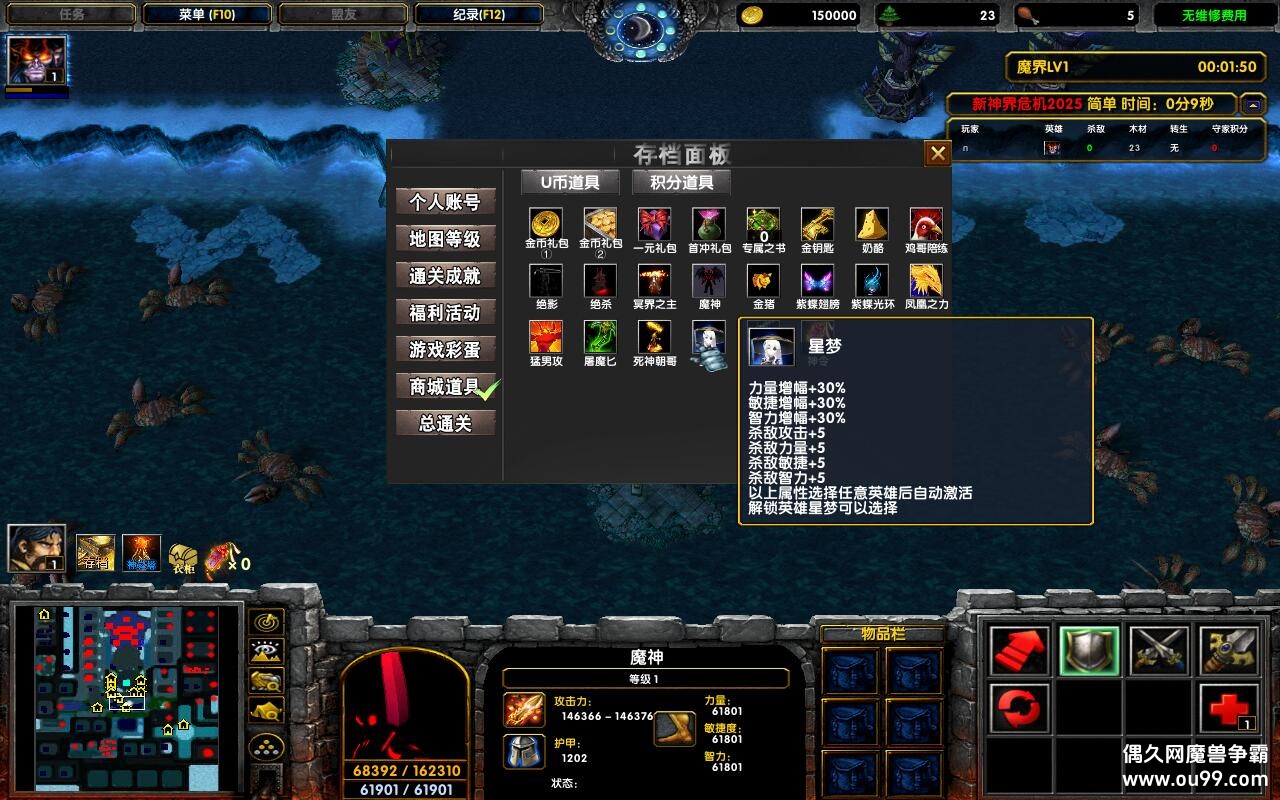Switch to the U币道具 tab

(x=570, y=182)
